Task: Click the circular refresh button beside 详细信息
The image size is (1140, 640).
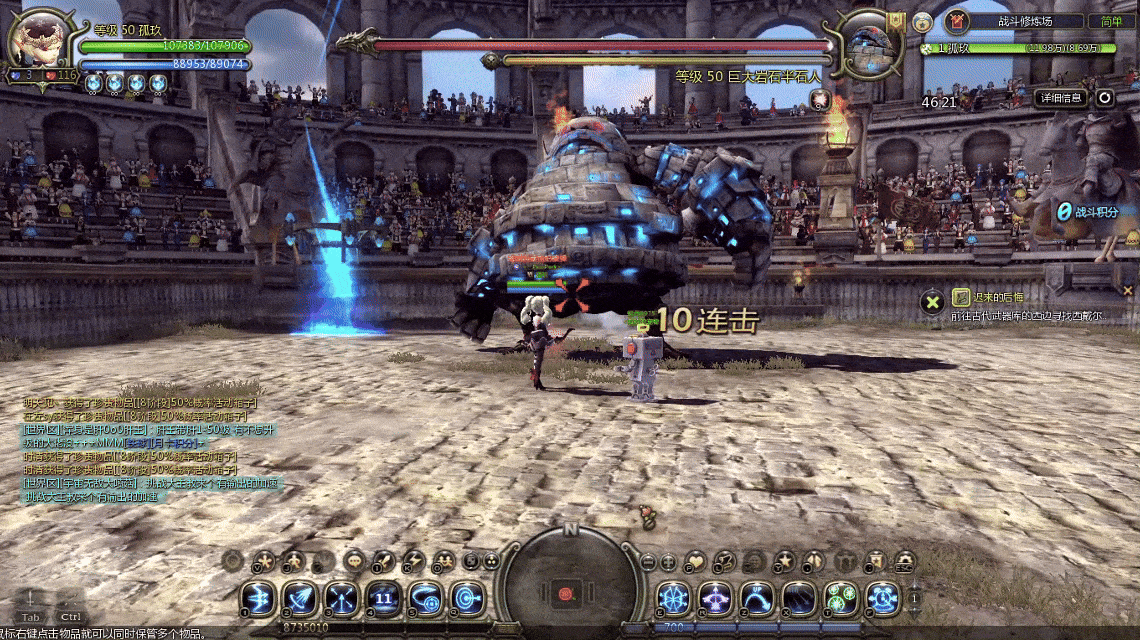Action: 1104,97
